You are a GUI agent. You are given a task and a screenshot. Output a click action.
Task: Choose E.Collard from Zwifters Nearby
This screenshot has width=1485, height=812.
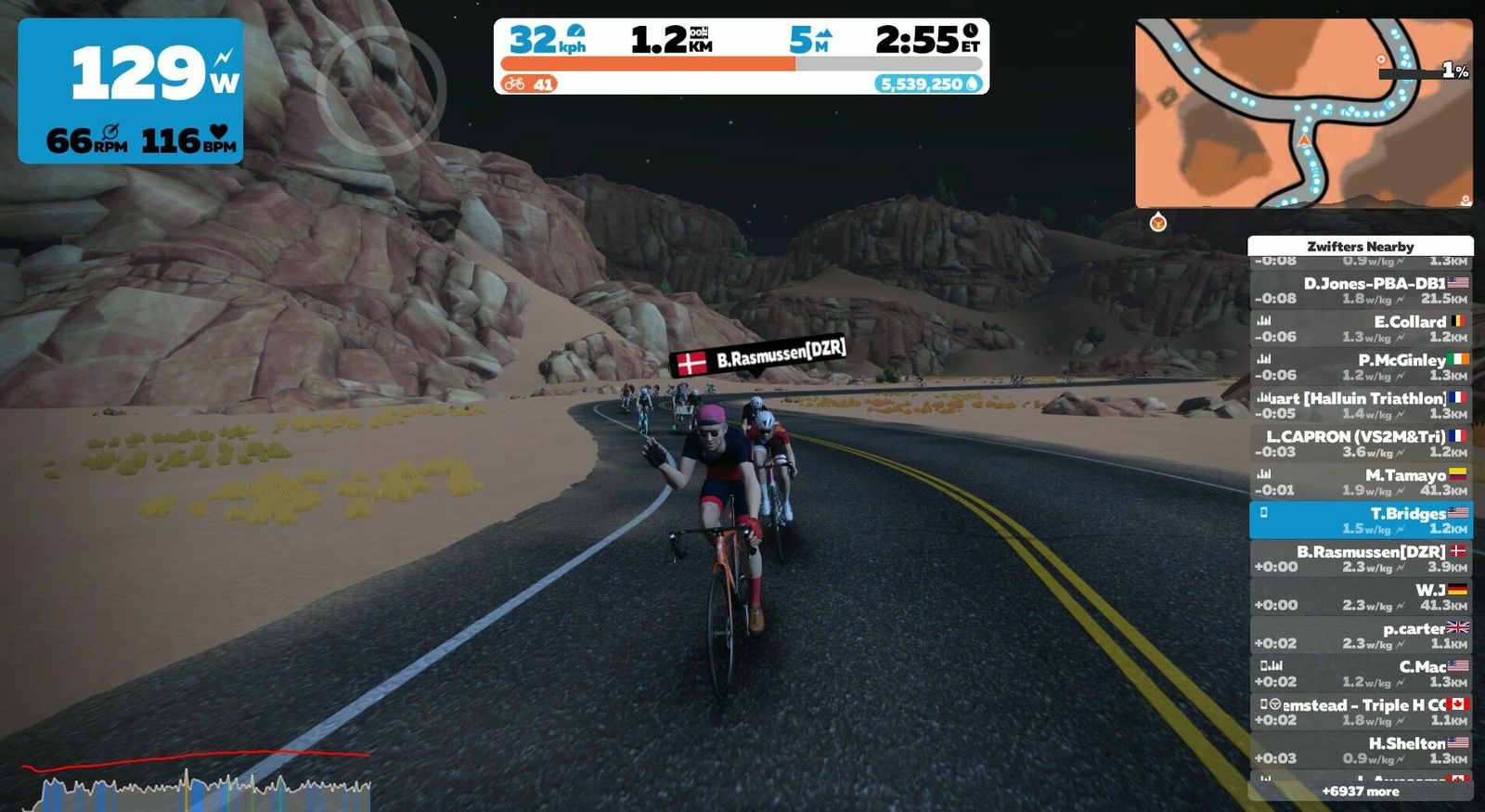click(x=1361, y=329)
